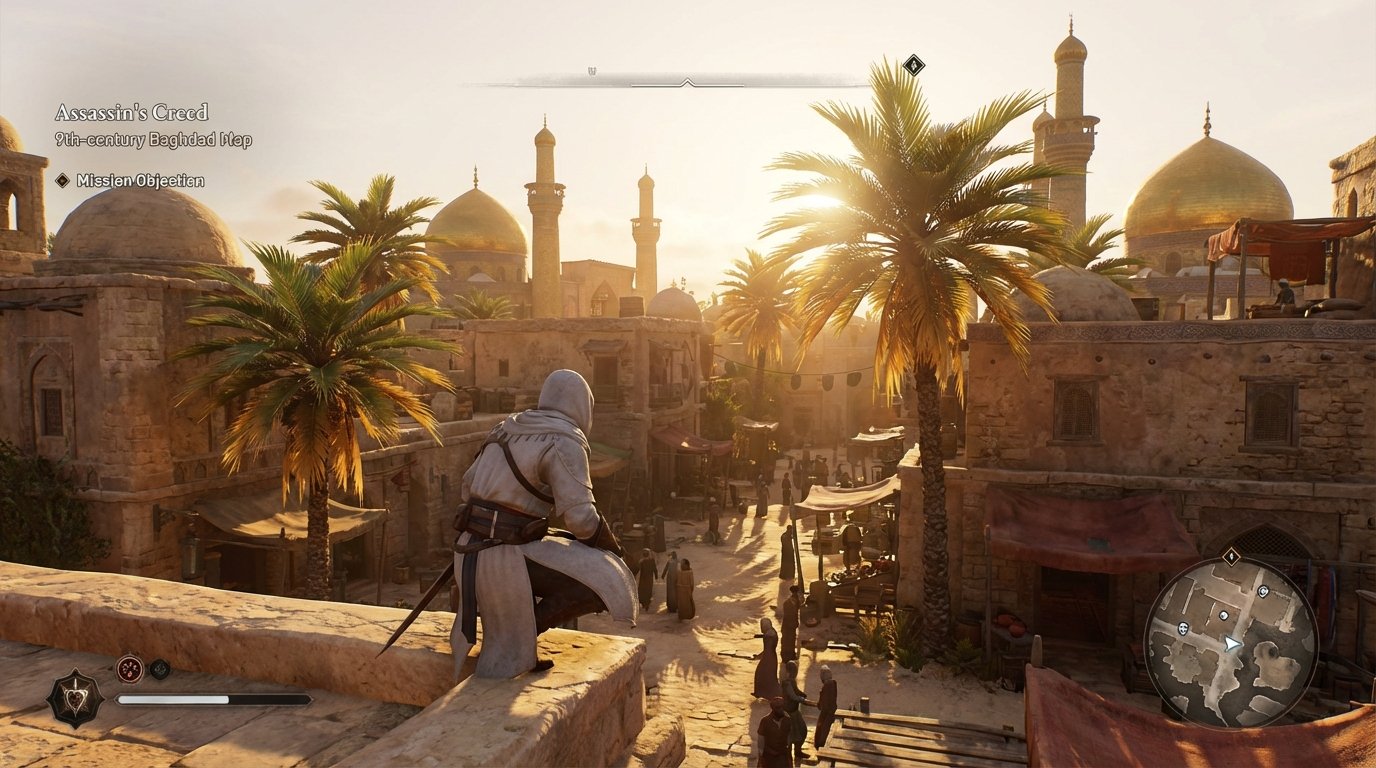Click the small center marker on the minimap
The width and height of the screenshot is (1376, 768).
[1222, 615]
